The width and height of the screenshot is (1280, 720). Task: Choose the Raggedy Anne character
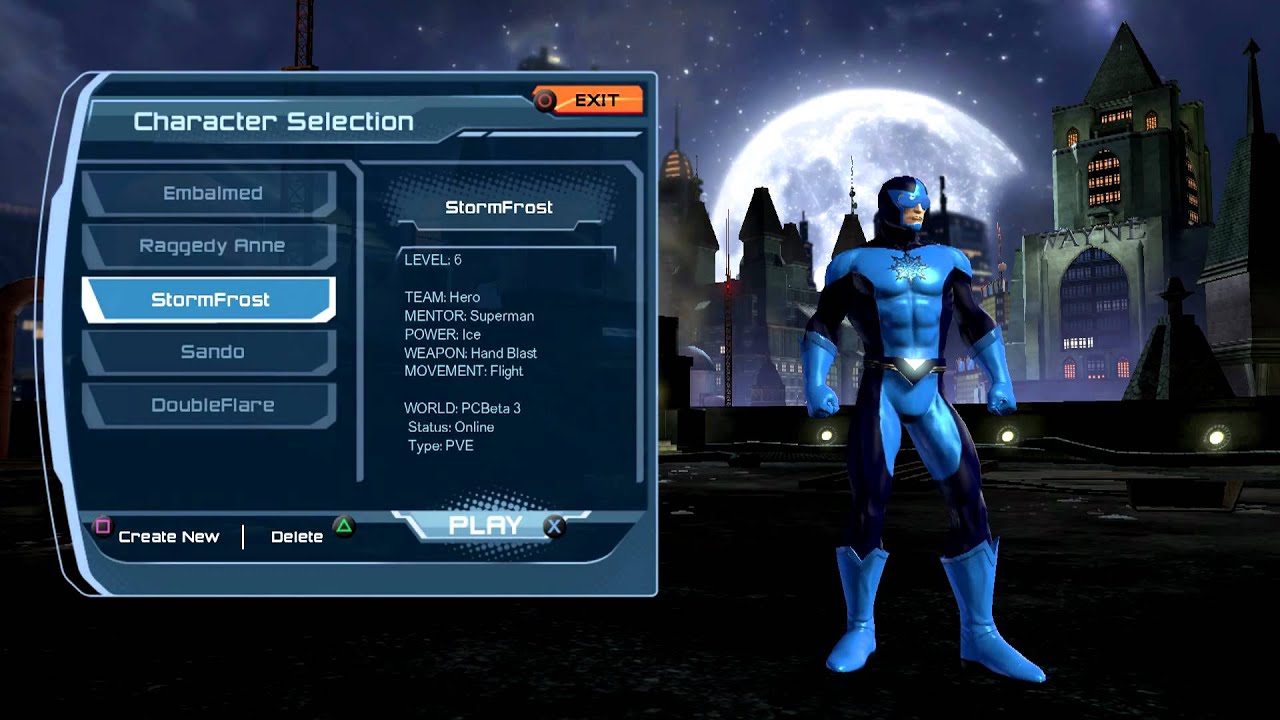211,246
